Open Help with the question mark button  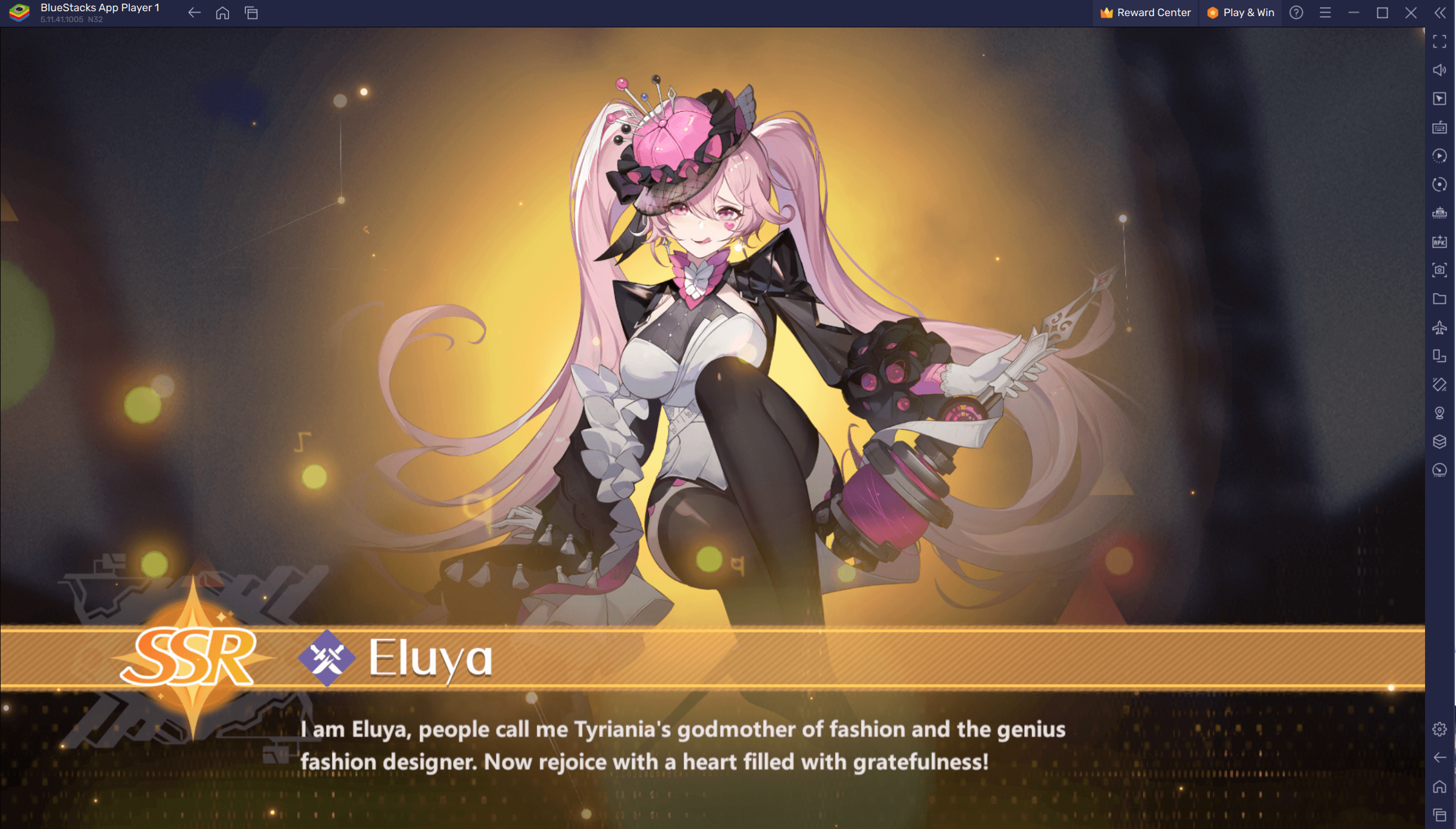click(1295, 12)
